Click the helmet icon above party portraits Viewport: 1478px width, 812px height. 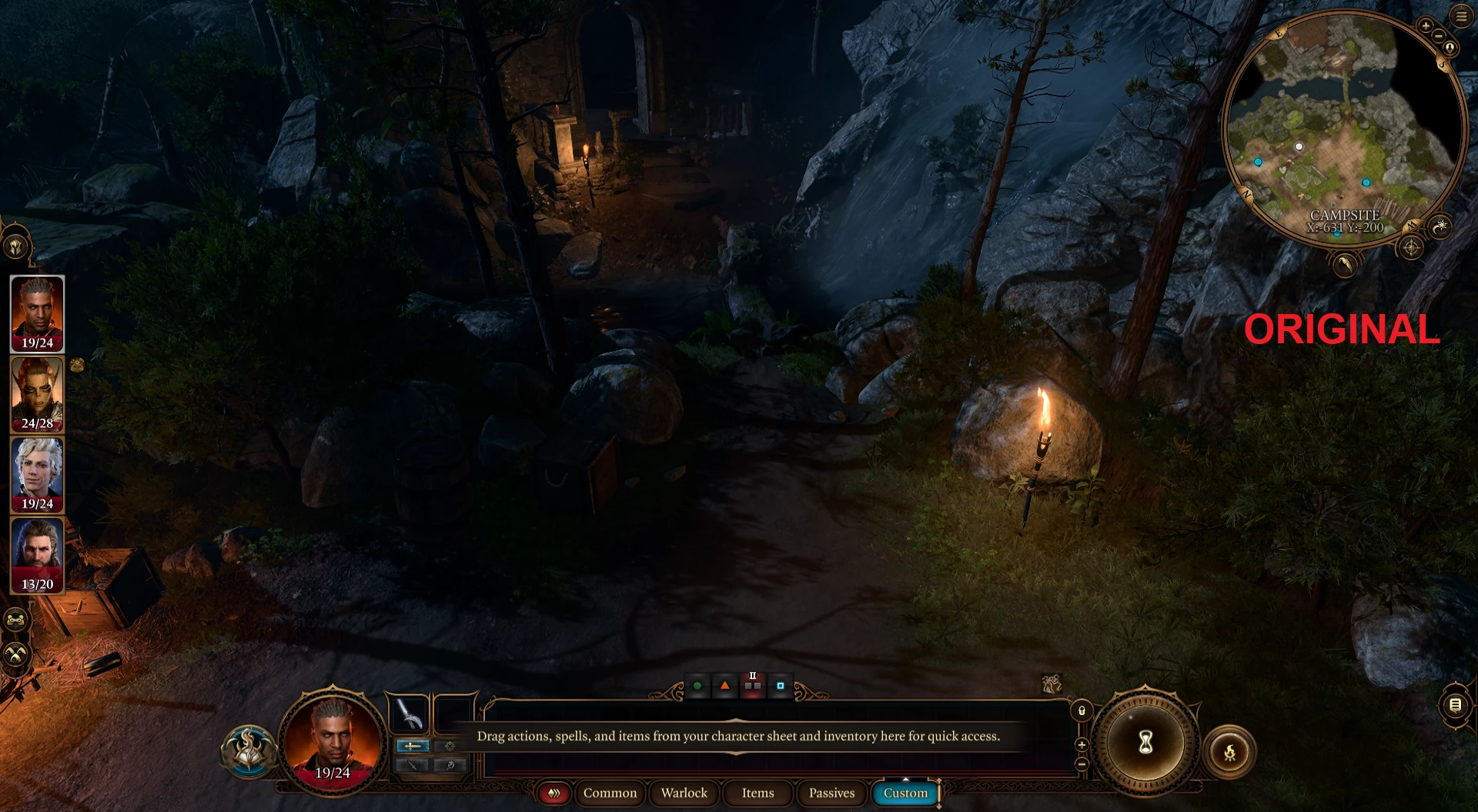16,247
